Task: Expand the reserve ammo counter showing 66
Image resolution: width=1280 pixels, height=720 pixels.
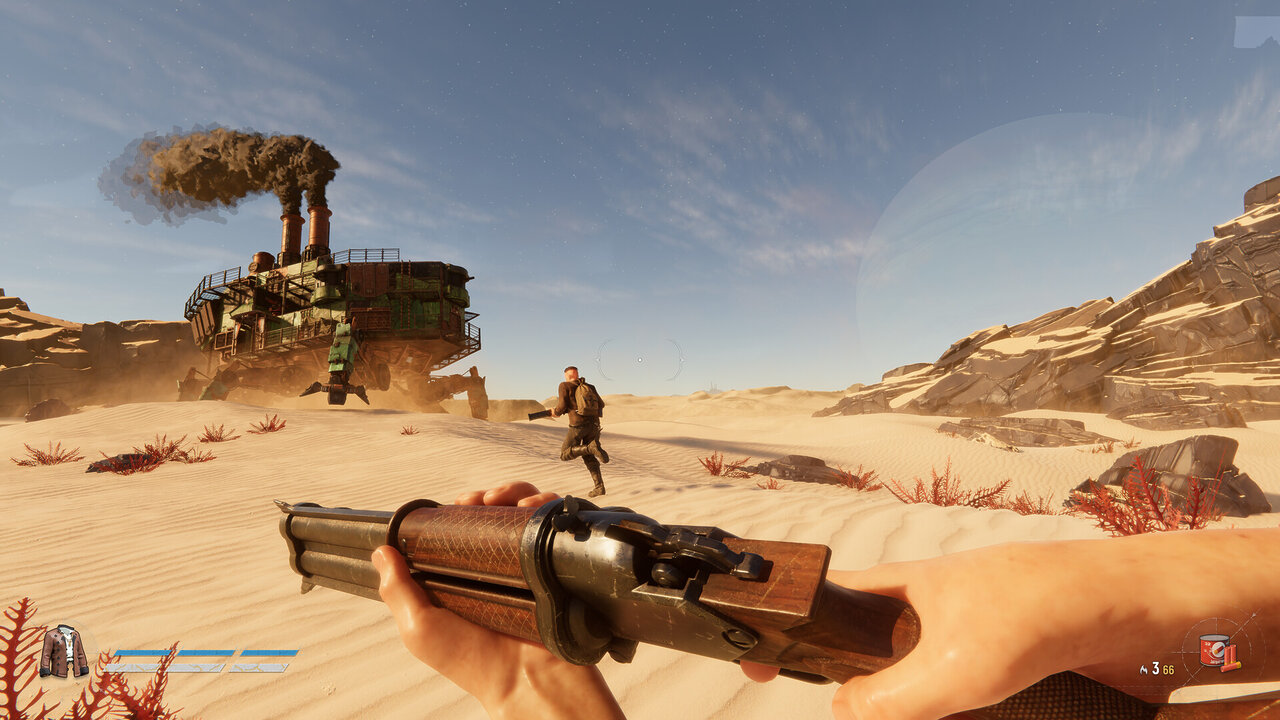Action: [1168, 669]
